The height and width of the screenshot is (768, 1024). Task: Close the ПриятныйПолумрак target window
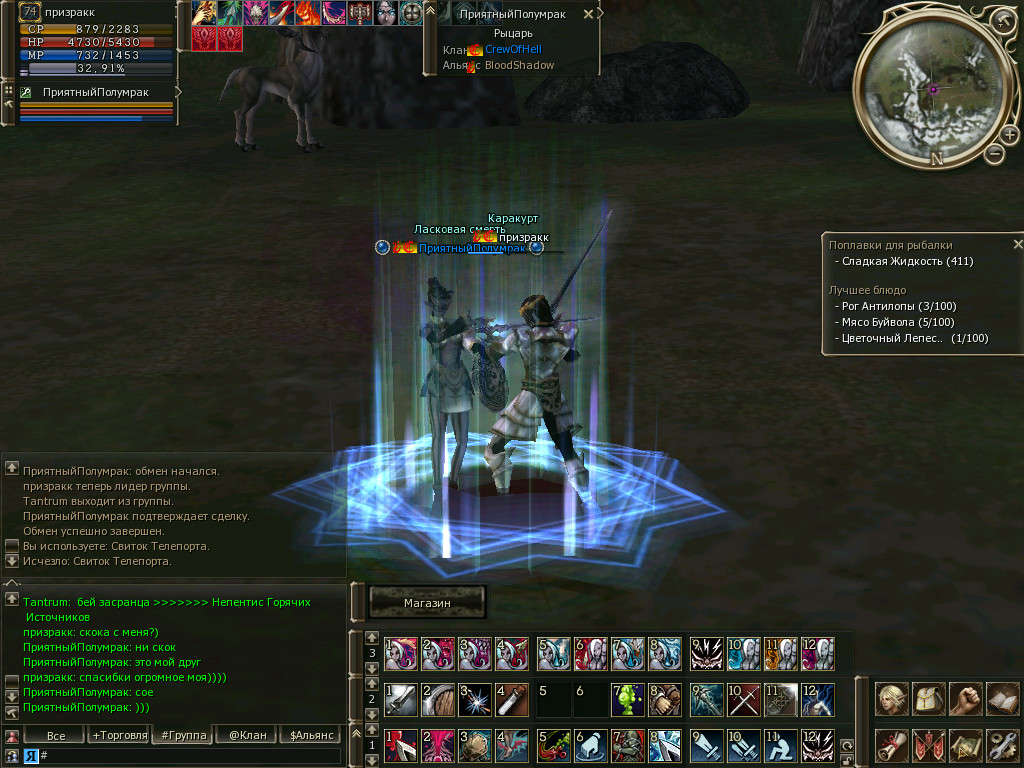pyautogui.click(x=588, y=14)
